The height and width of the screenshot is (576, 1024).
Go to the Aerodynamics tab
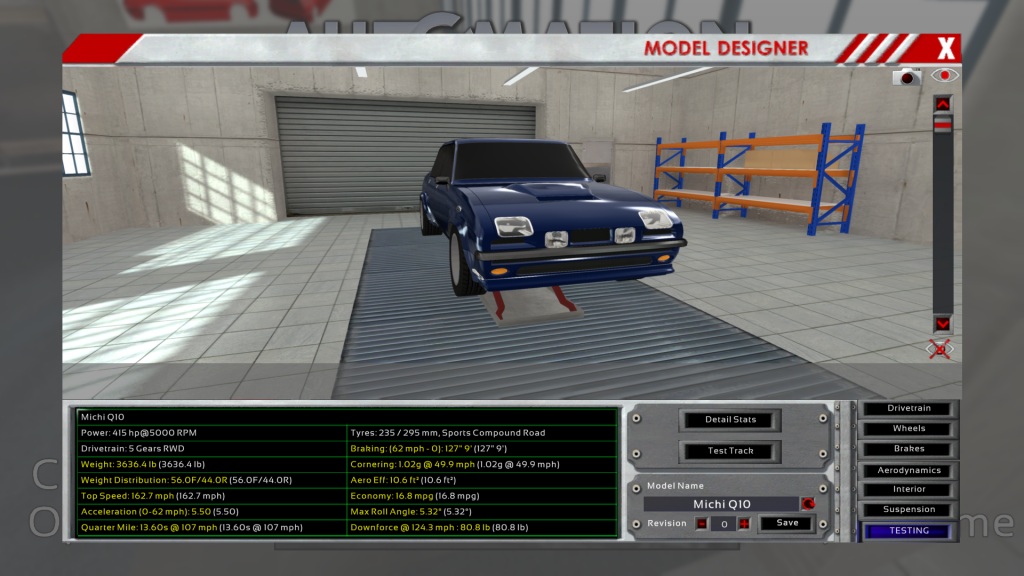[909, 470]
